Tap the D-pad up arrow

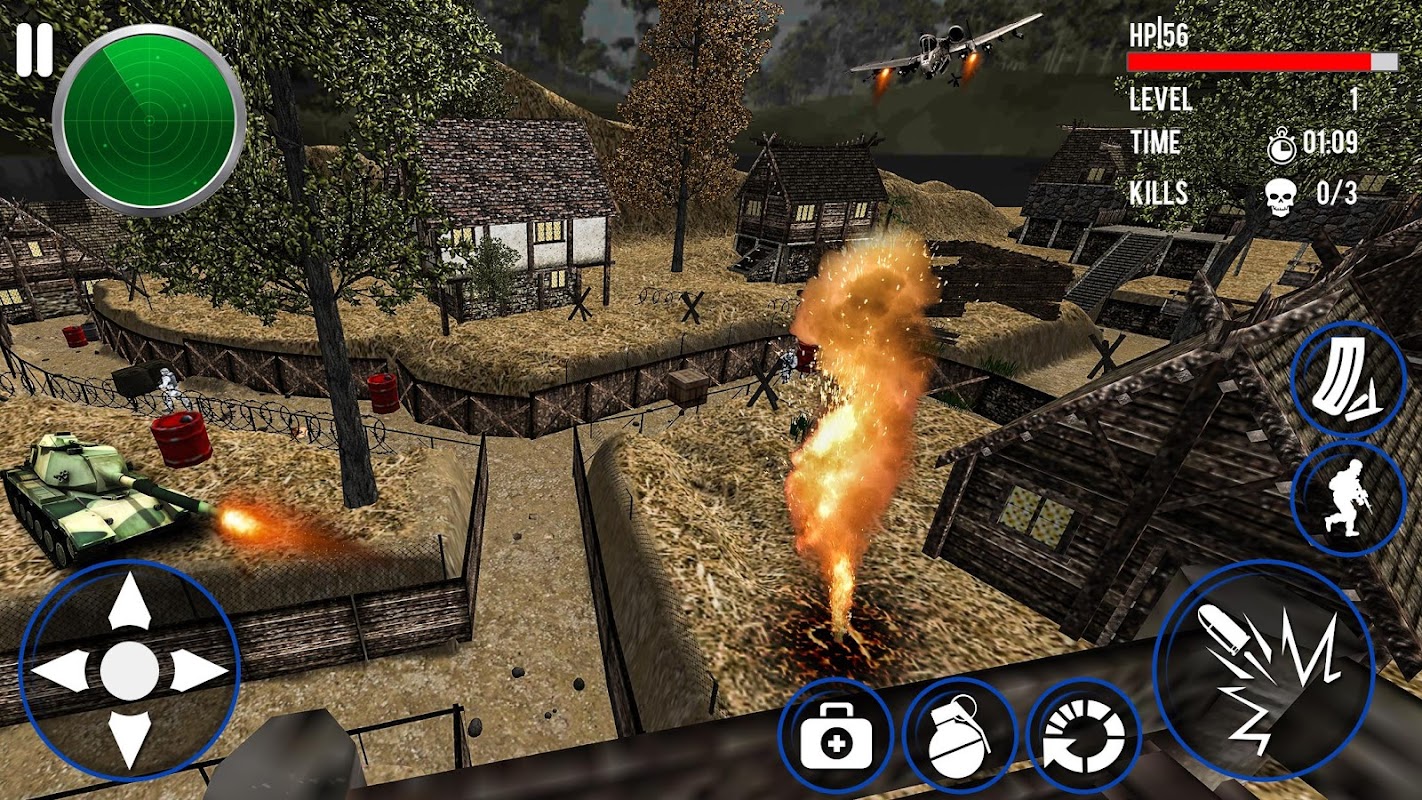(129, 602)
